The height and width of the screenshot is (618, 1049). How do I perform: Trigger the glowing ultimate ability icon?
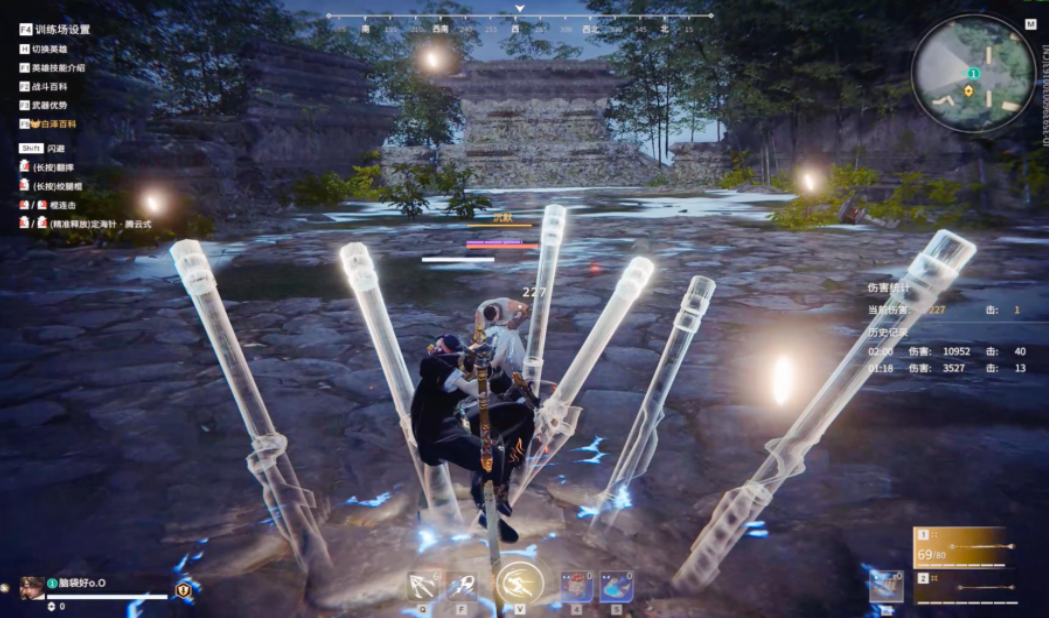tap(519, 583)
